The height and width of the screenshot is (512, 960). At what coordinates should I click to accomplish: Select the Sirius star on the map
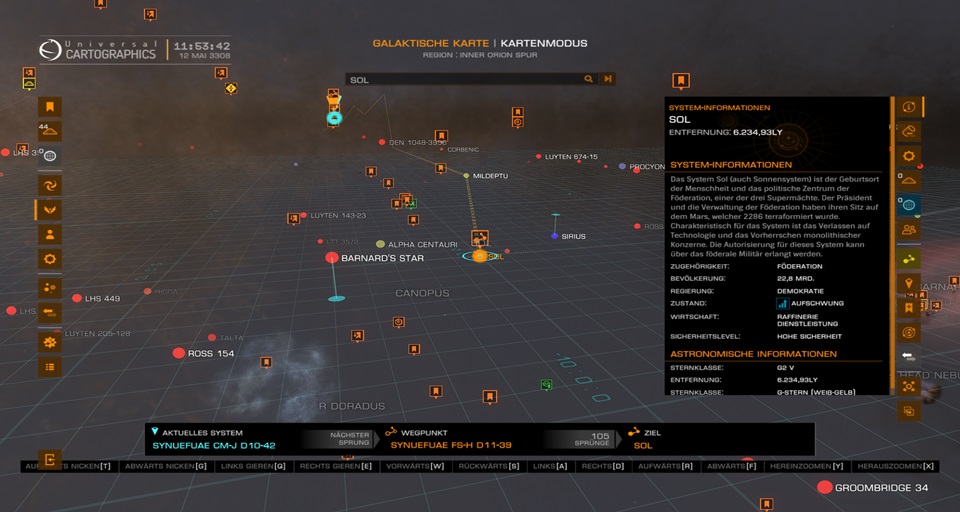tap(555, 236)
